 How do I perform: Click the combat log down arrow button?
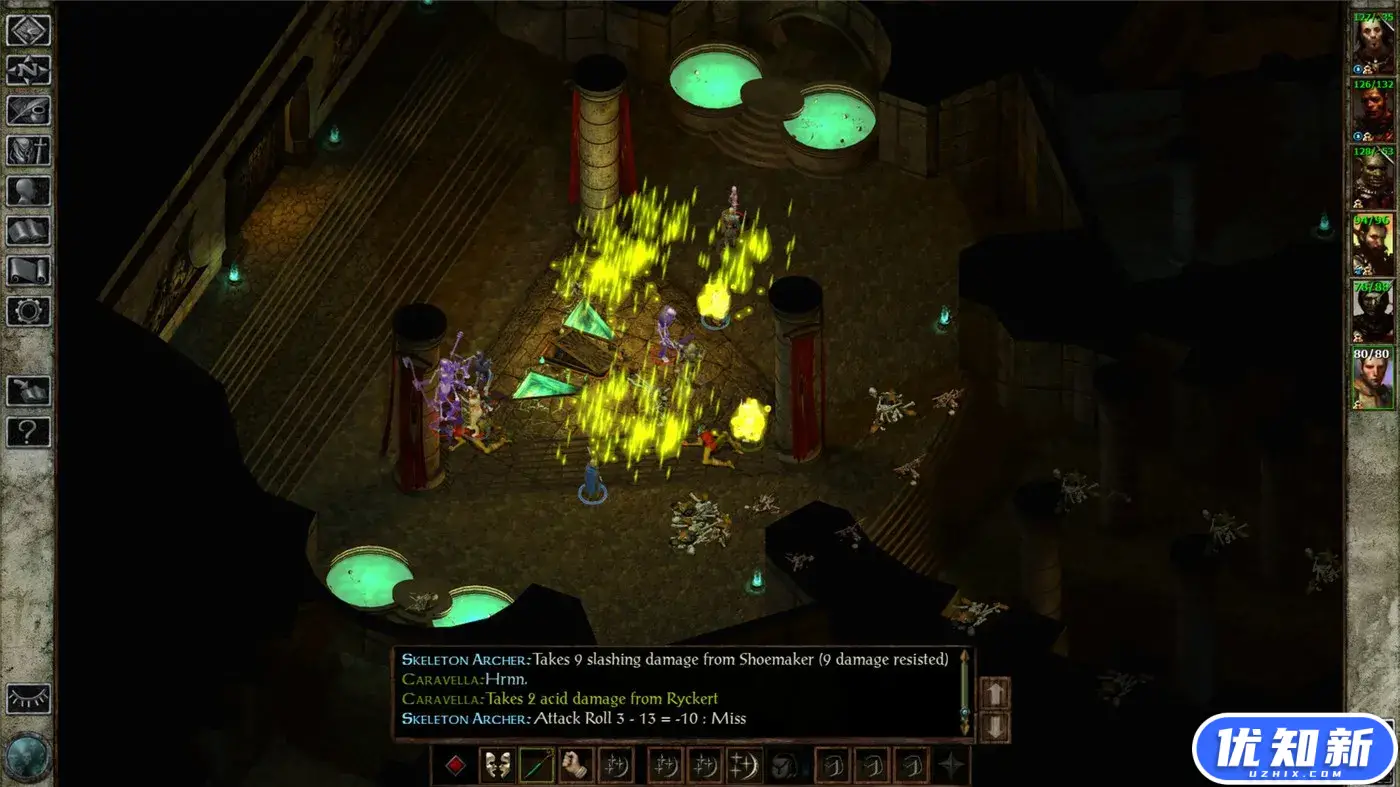(x=995, y=726)
